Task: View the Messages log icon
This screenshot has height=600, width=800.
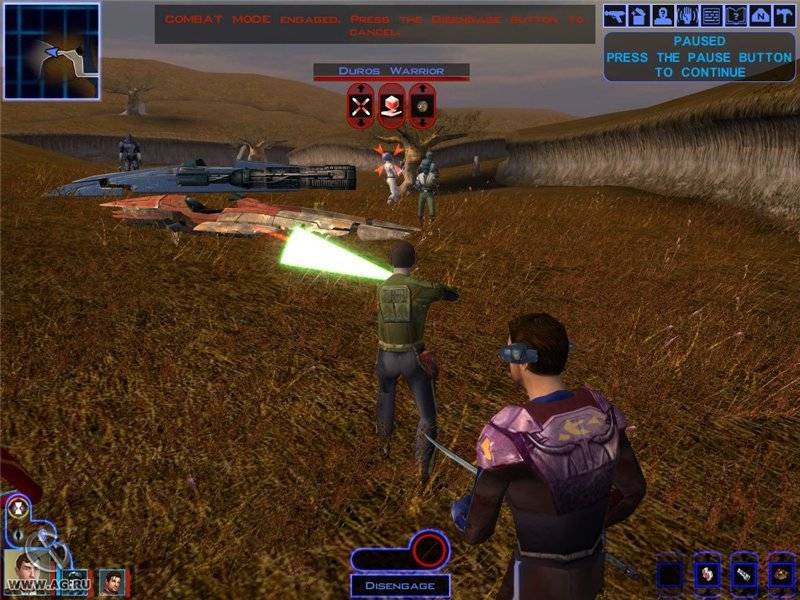Action: (x=711, y=15)
